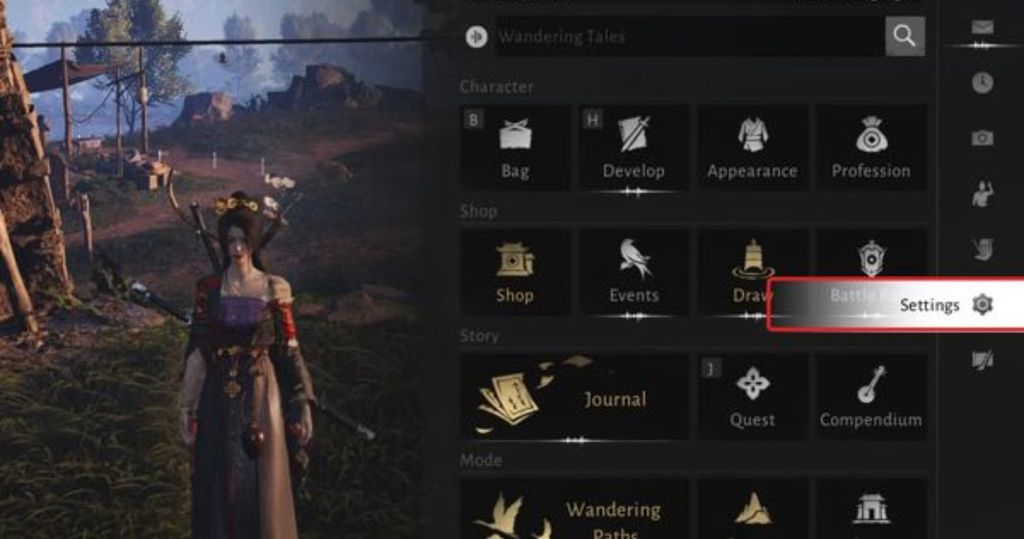Open the Compendium tile
The image size is (1024, 539).
pyautogui.click(x=871, y=396)
